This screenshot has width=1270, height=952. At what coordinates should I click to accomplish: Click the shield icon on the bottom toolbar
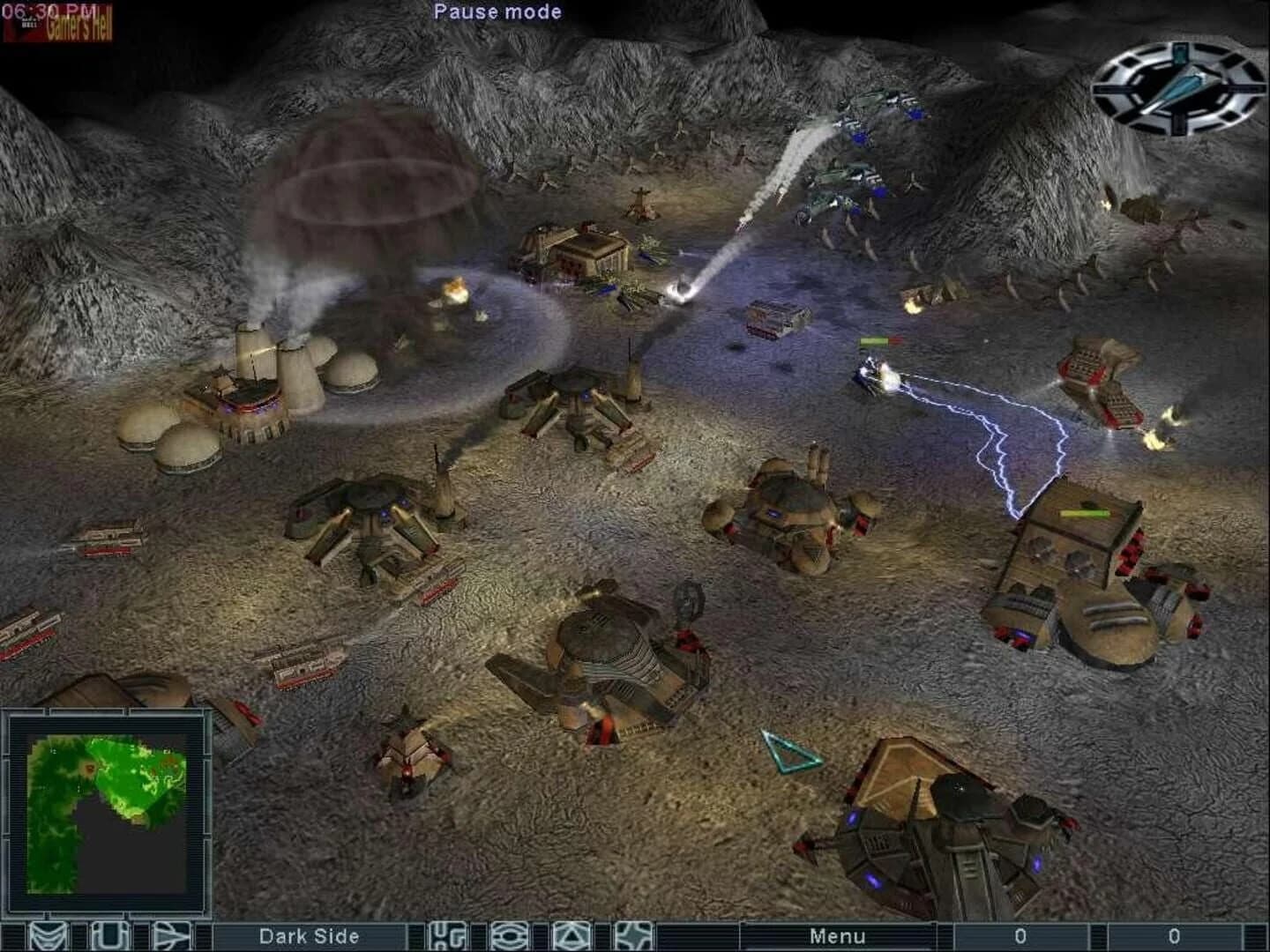coord(107,935)
